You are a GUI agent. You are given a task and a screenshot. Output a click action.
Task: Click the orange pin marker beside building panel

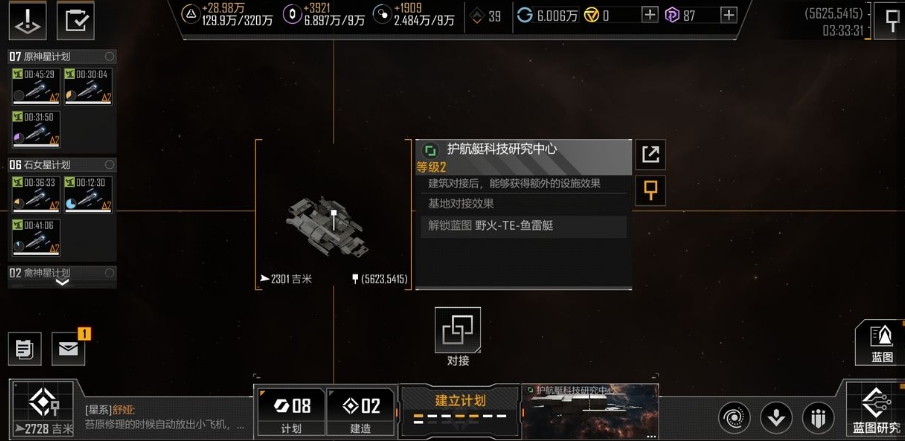pos(651,189)
